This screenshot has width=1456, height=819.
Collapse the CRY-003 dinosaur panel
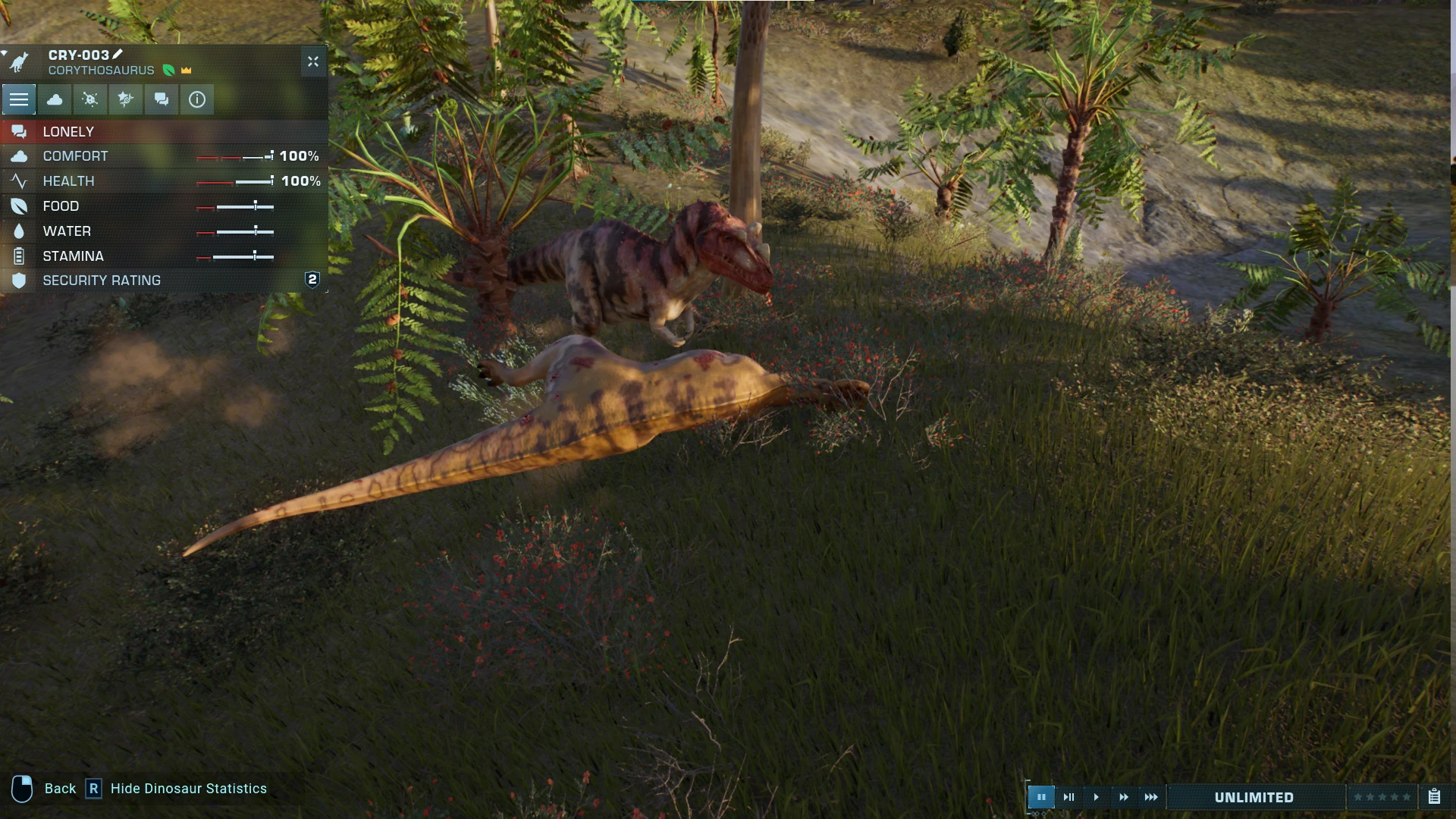(313, 61)
